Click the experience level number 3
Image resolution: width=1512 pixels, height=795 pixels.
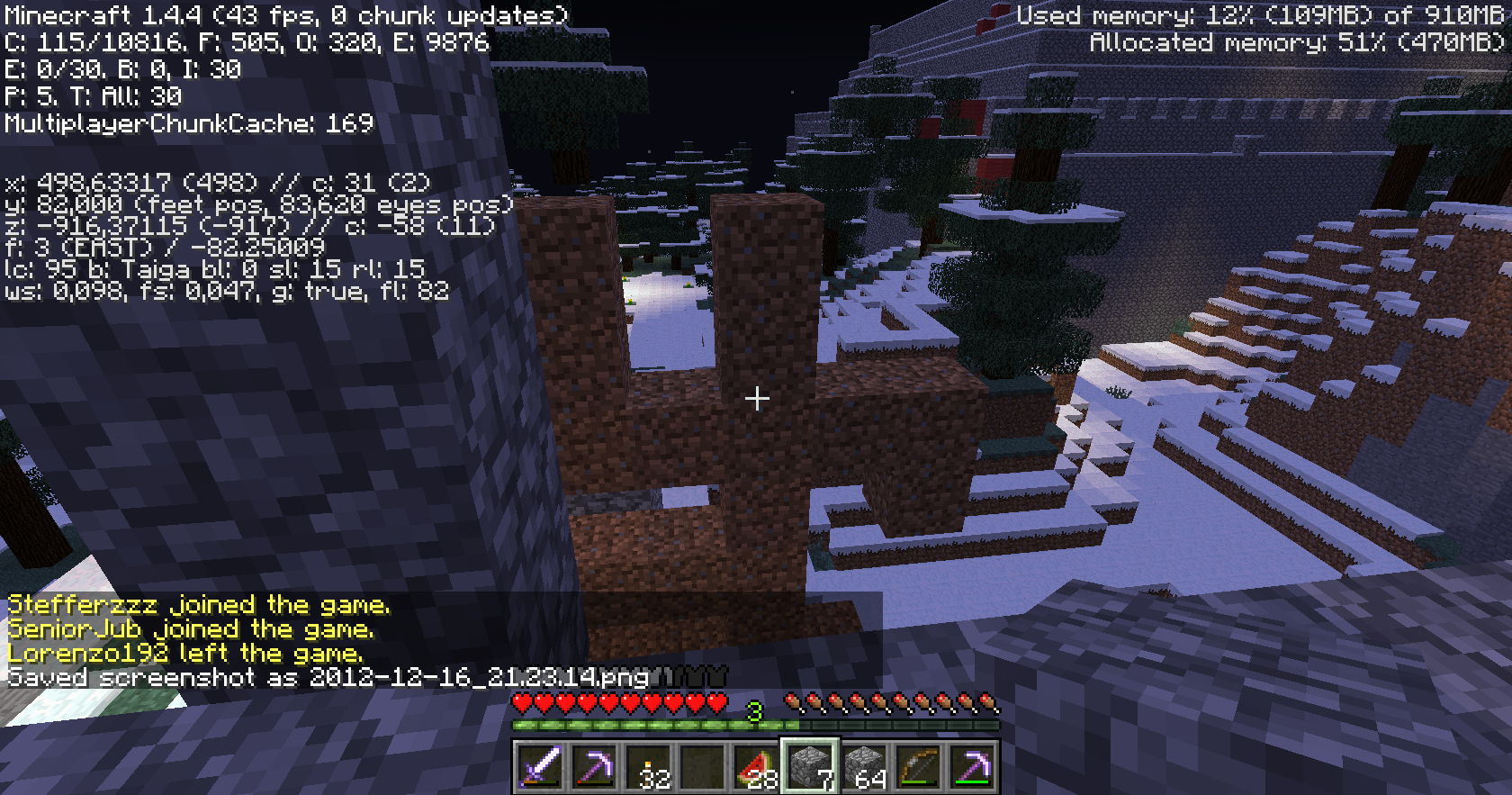(754, 711)
